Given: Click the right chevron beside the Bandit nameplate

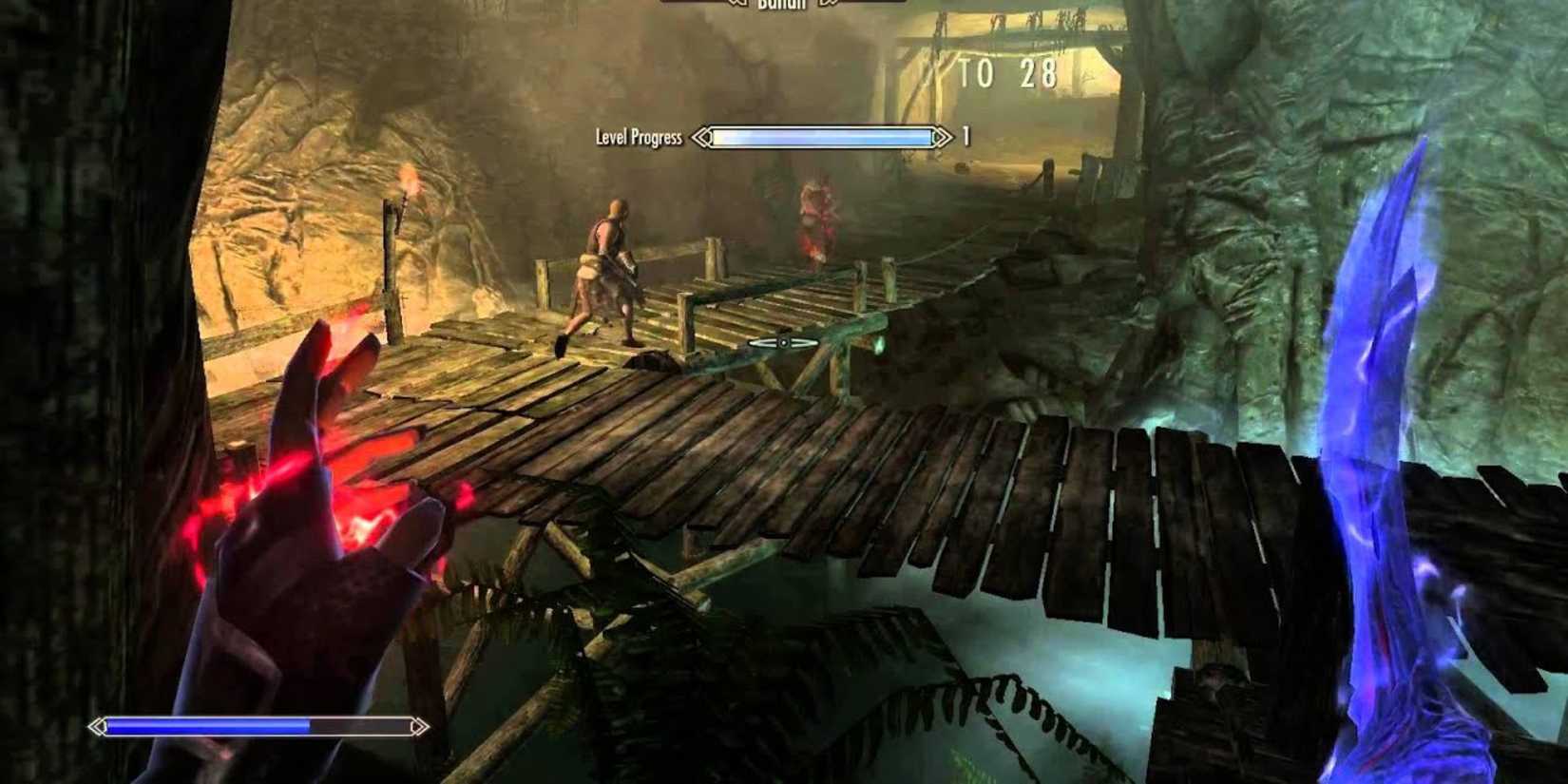Looking at the screenshot, I should click(825, 5).
